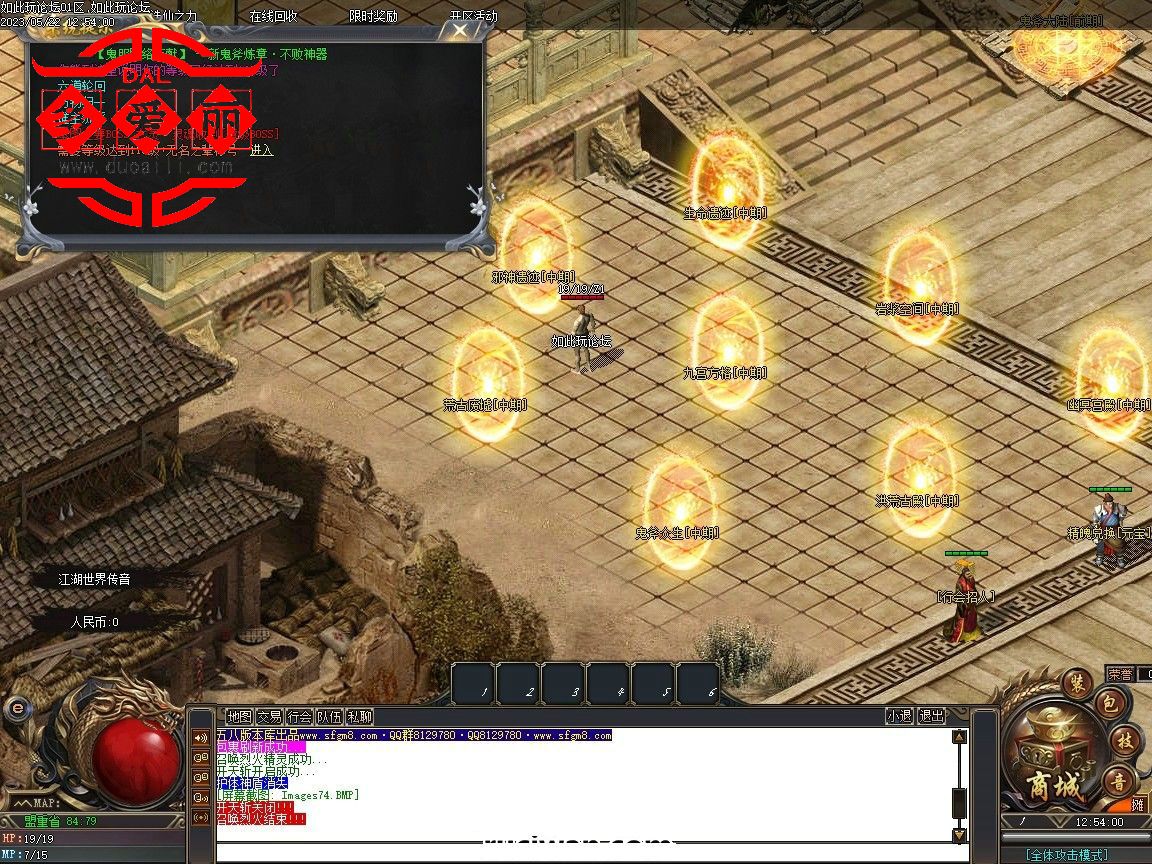Click the 退出 button
This screenshot has height=864, width=1152.
point(931,716)
